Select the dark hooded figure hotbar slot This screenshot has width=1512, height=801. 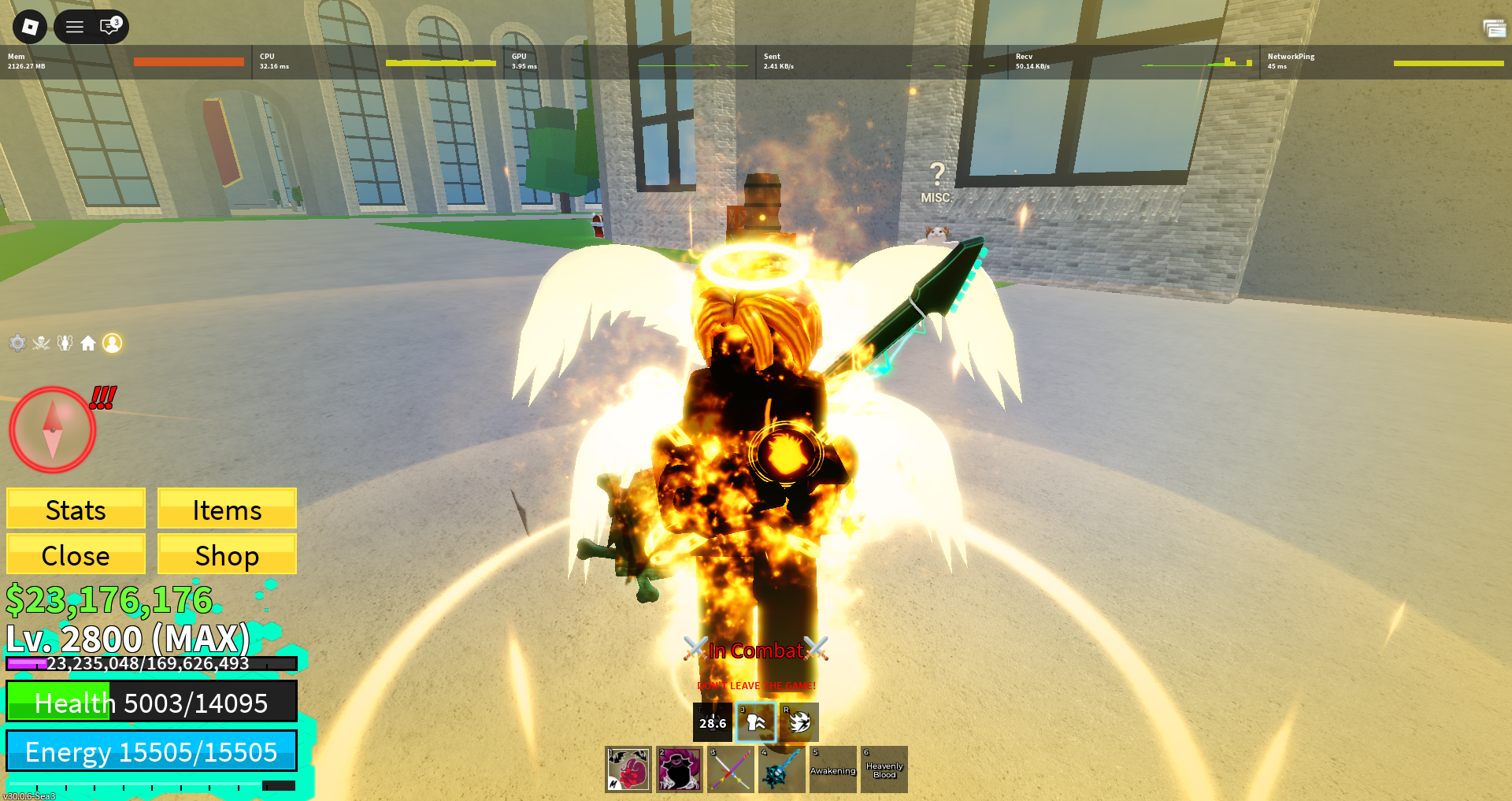[x=680, y=769]
